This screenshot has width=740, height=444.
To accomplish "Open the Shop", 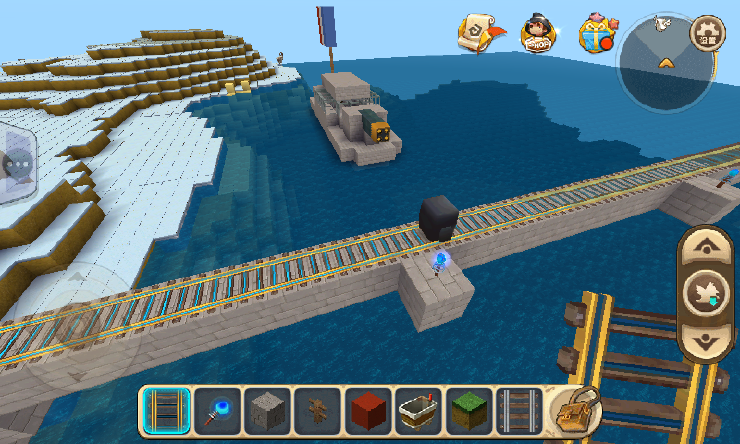I will pyautogui.click(x=538, y=33).
